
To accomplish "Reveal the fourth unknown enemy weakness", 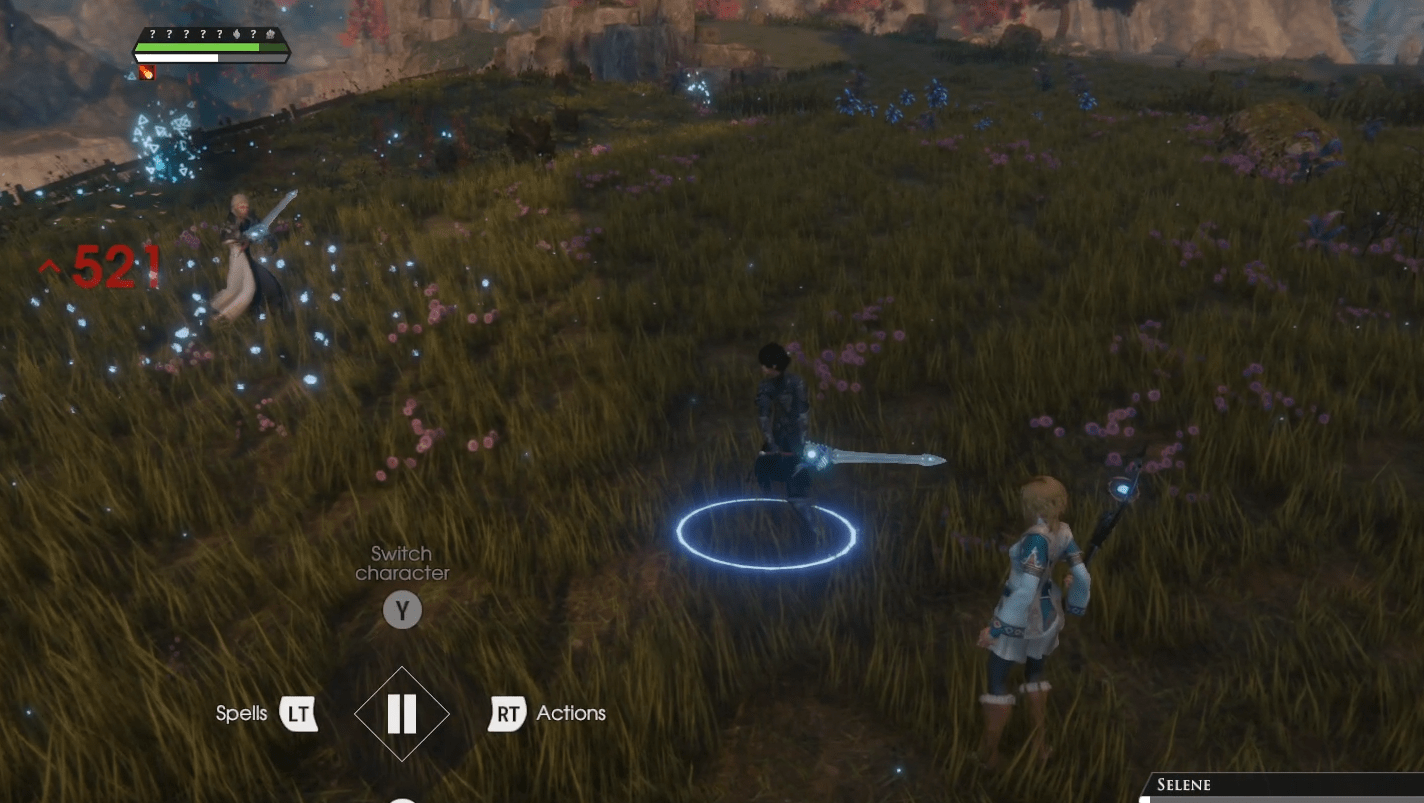I will pyautogui.click(x=203, y=34).
